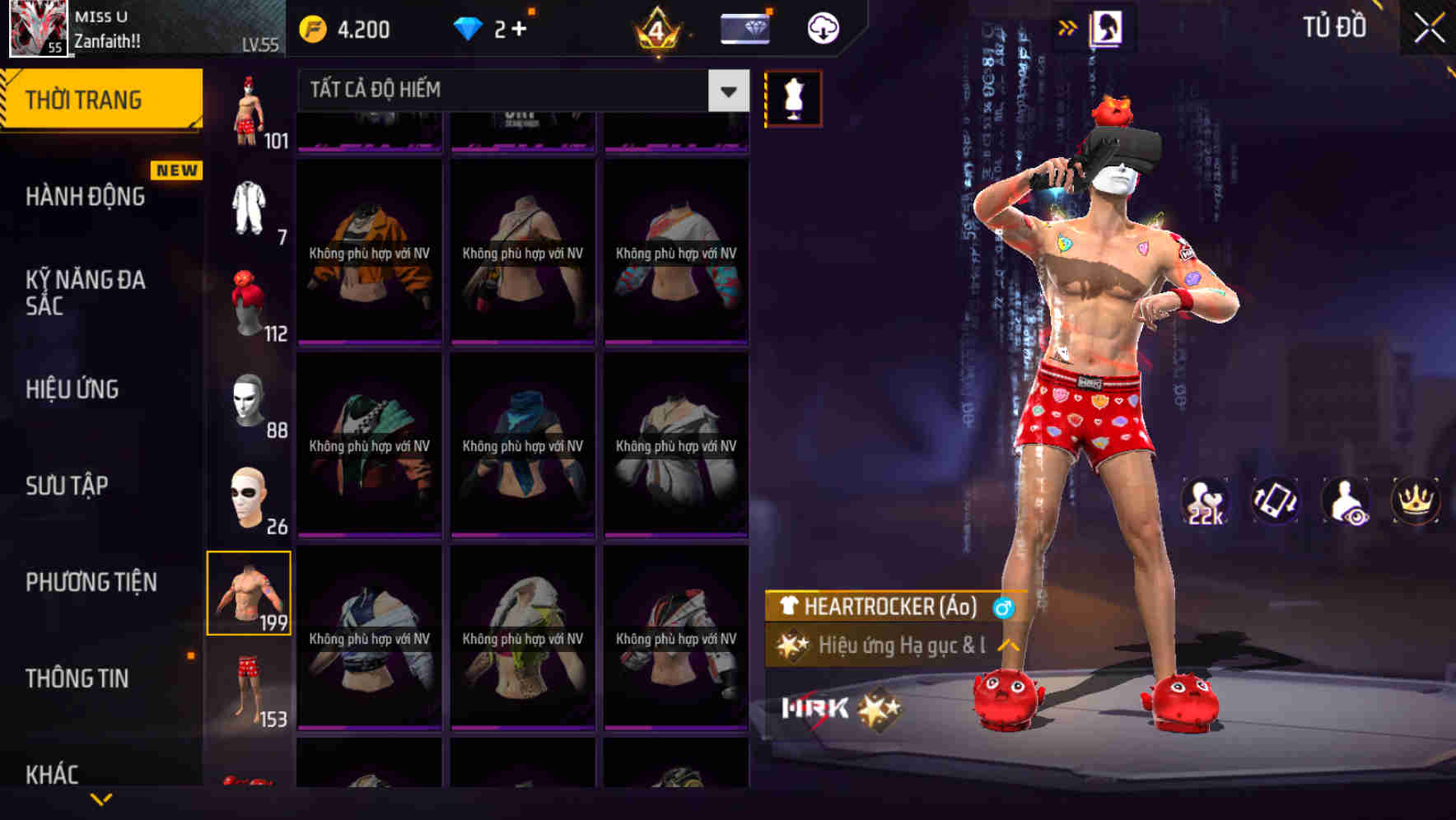
Task: Open the PHƯƠNG TIỆN tab
Action: coord(91,581)
